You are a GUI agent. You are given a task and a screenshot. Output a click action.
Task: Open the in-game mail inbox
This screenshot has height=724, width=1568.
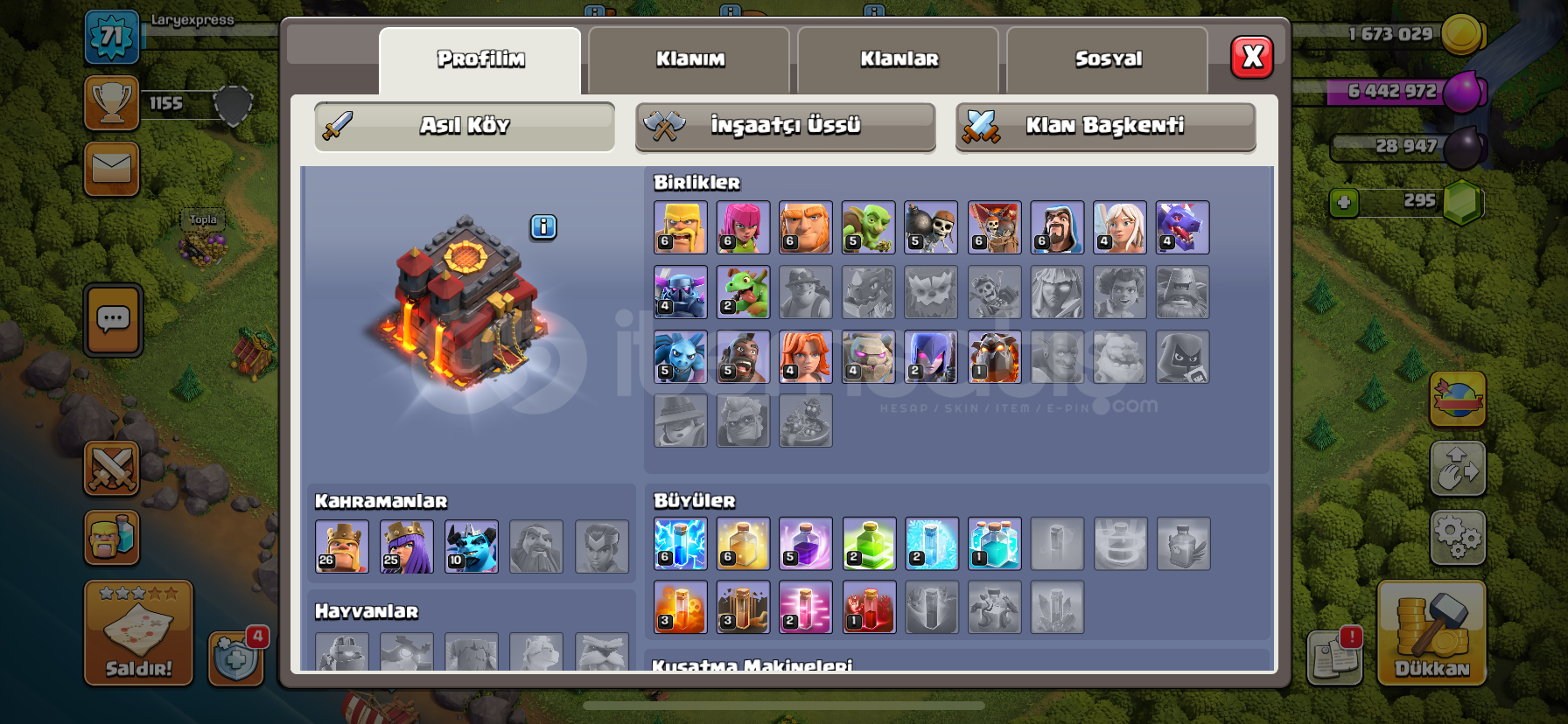112,169
